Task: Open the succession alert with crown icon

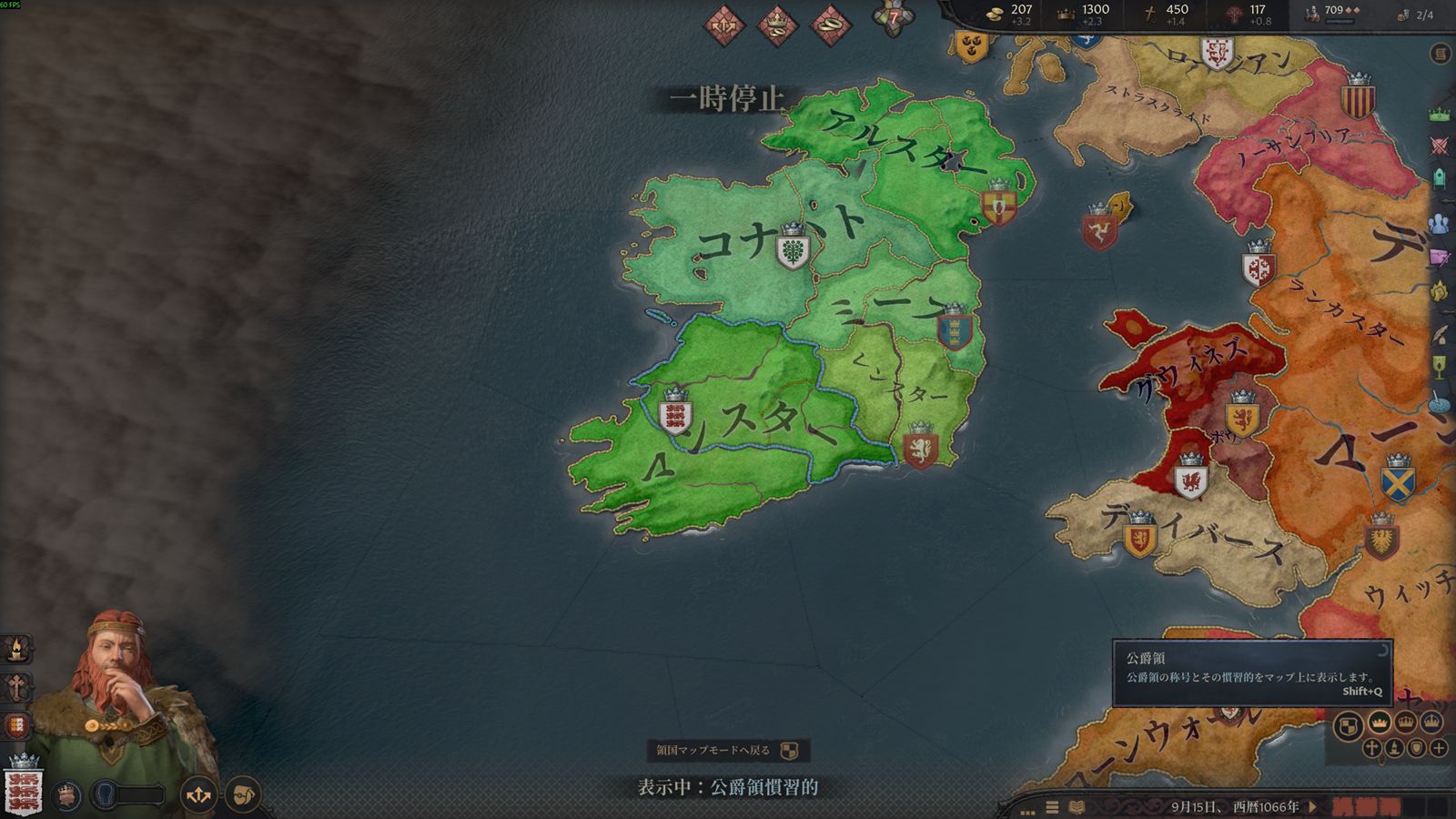Action: coord(776,24)
